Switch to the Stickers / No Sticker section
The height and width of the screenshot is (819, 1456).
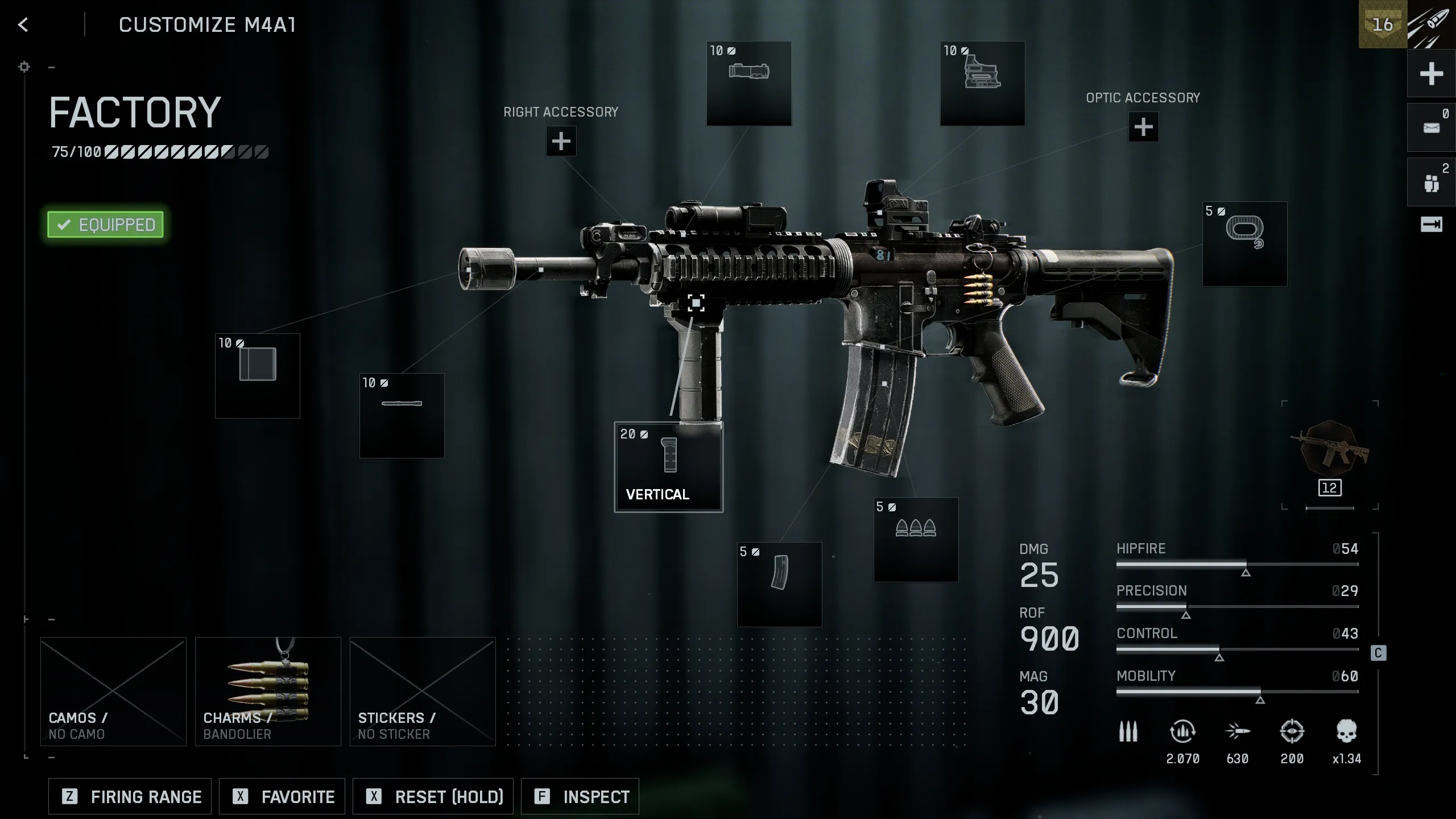coord(421,691)
